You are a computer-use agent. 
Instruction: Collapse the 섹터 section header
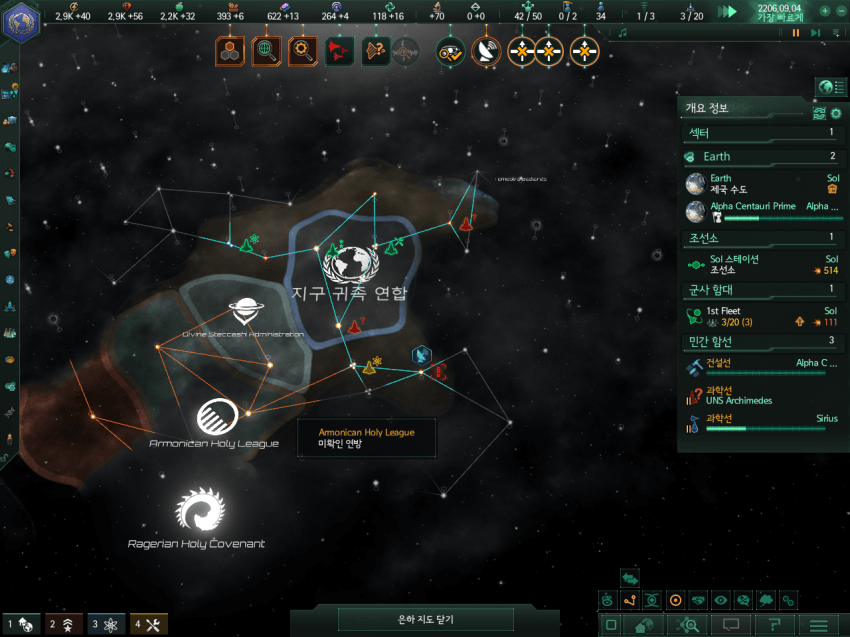(762, 132)
